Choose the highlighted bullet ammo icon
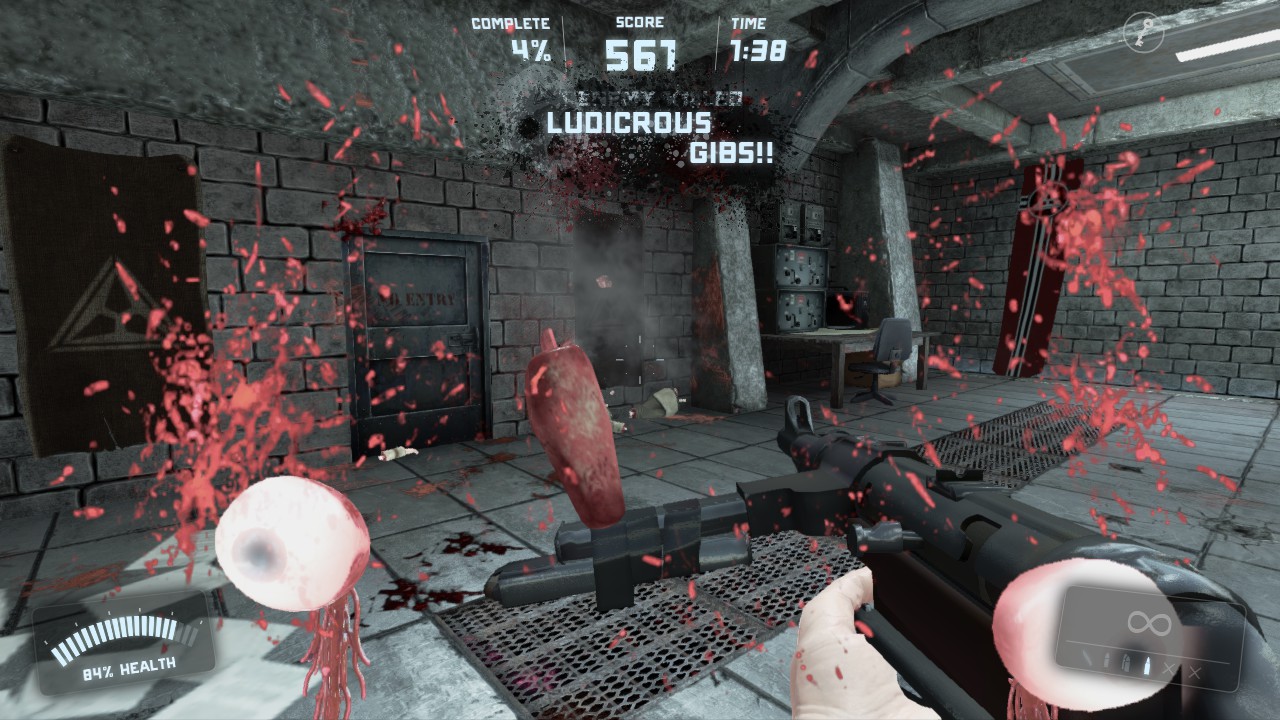This screenshot has width=1280, height=720. point(1147,666)
